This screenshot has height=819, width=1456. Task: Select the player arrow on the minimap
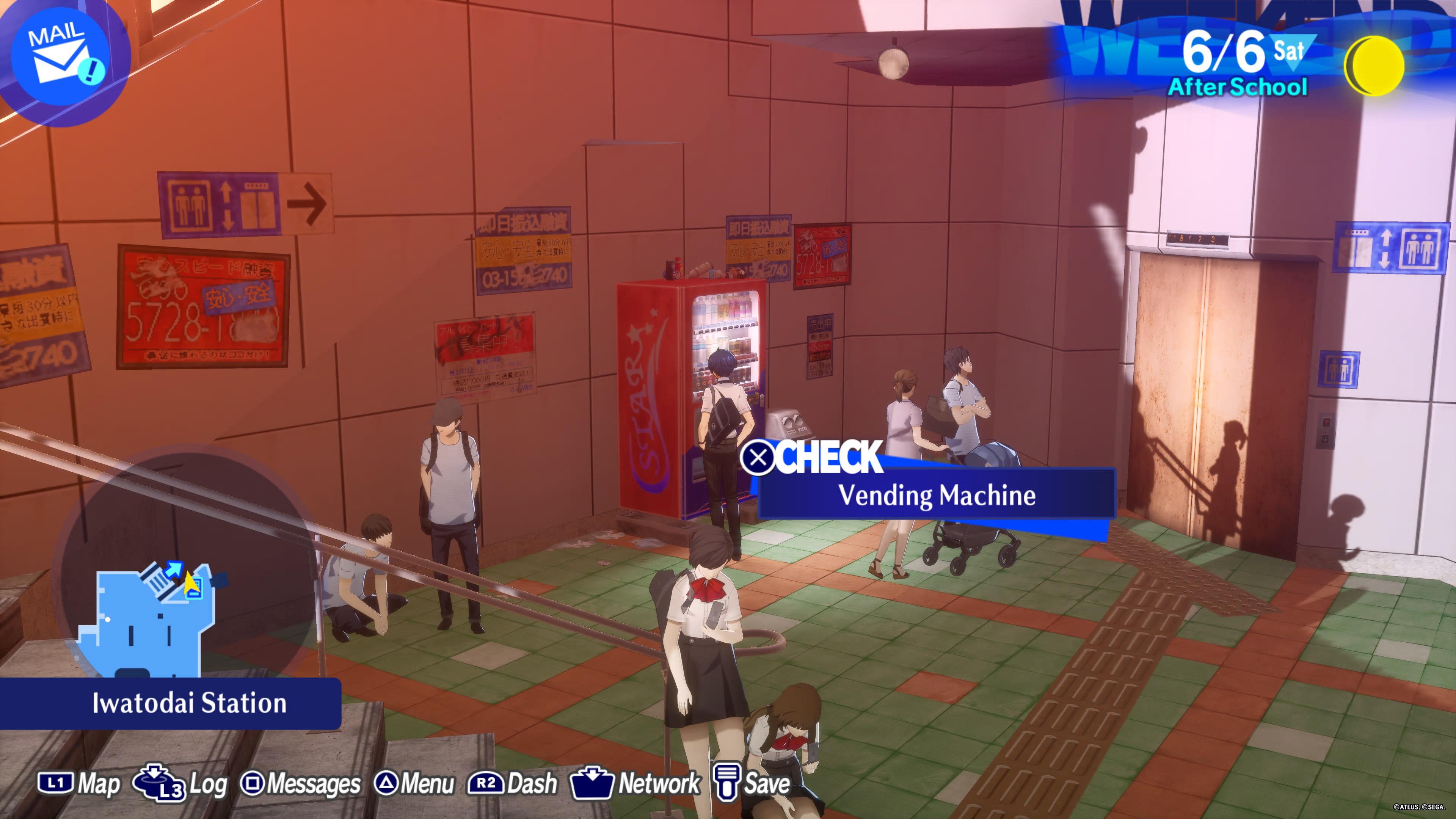192,583
